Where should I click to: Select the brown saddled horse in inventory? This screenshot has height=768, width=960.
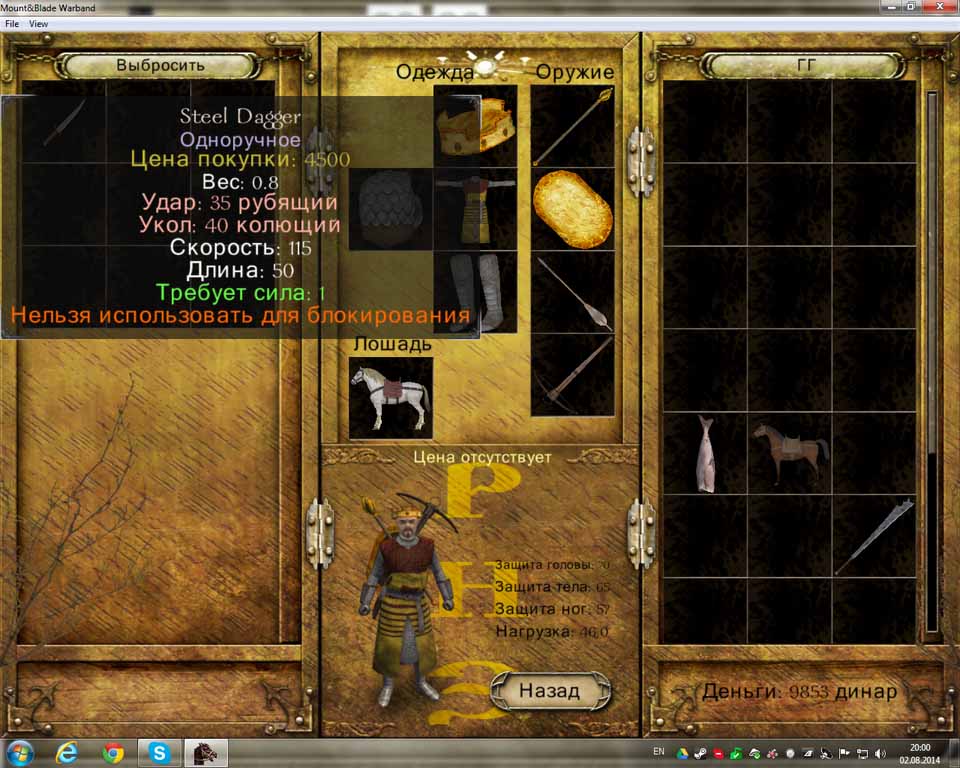[789, 453]
